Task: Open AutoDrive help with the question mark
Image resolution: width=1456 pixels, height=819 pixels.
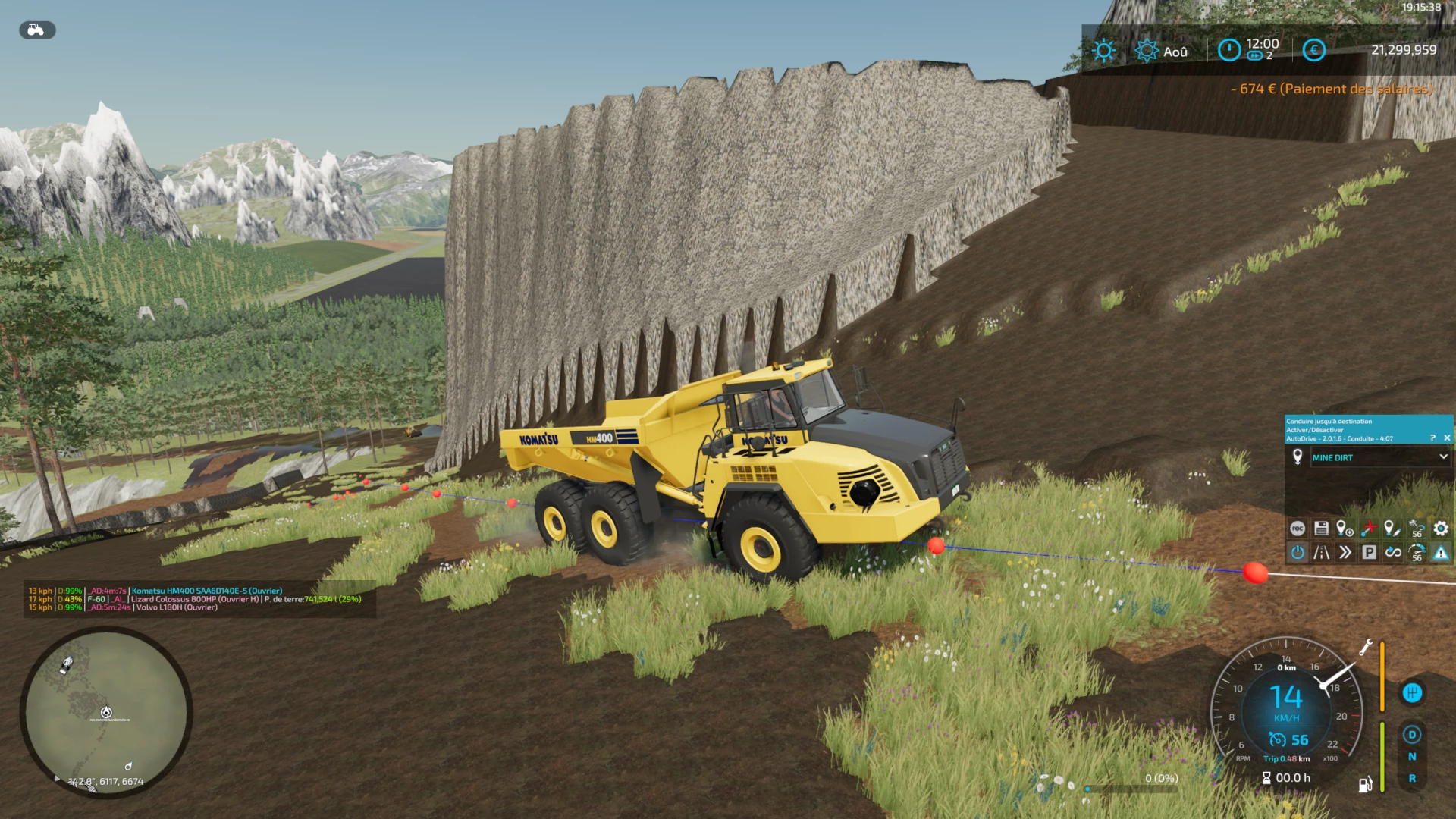Action: pyautogui.click(x=1432, y=436)
